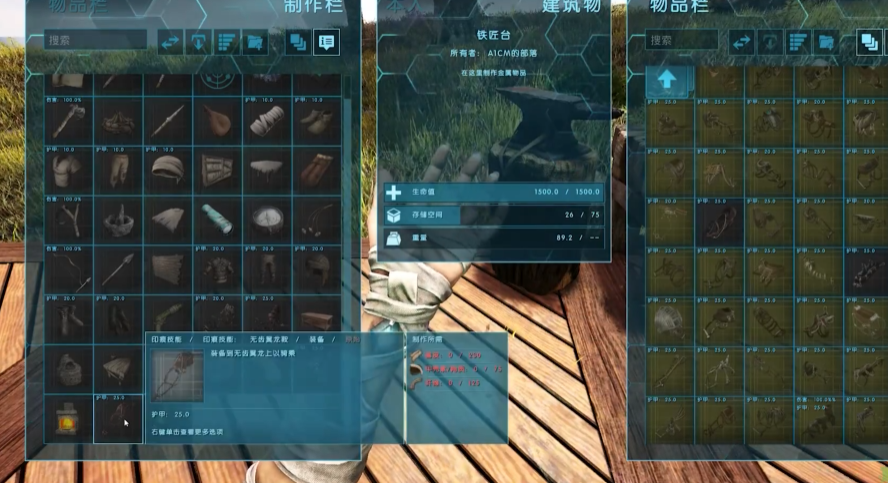The width and height of the screenshot is (888, 483).
Task: Click the right panel's sort list button
Action: pyautogui.click(x=797, y=42)
